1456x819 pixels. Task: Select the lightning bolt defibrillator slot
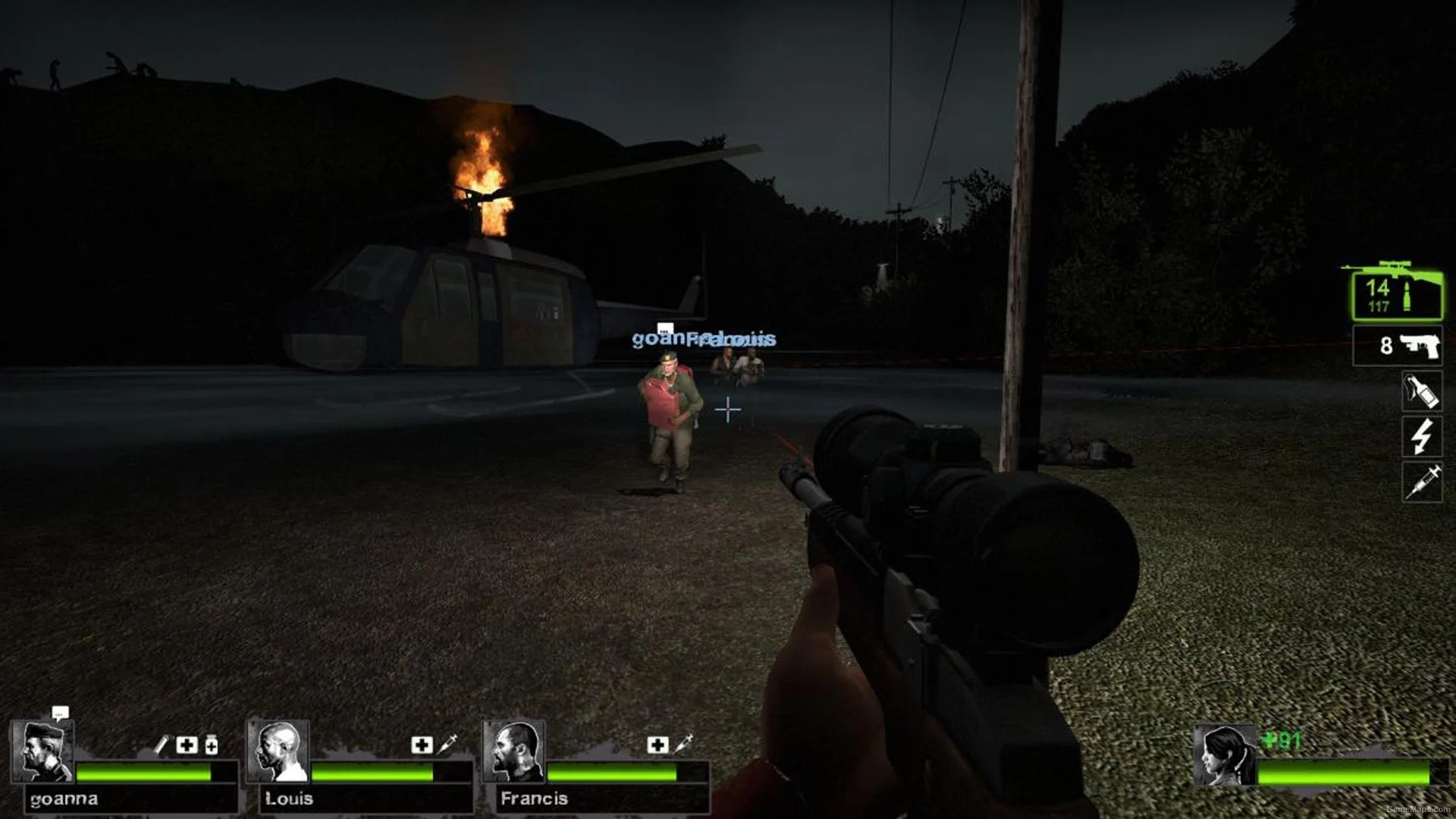1421,437
